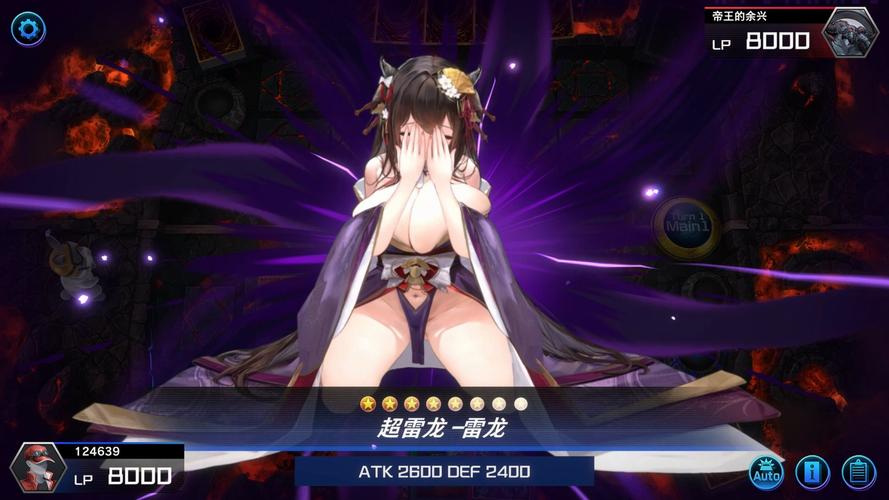This screenshot has height=500, width=889.
Task: Show the duel log clipboard
Action: click(858, 472)
